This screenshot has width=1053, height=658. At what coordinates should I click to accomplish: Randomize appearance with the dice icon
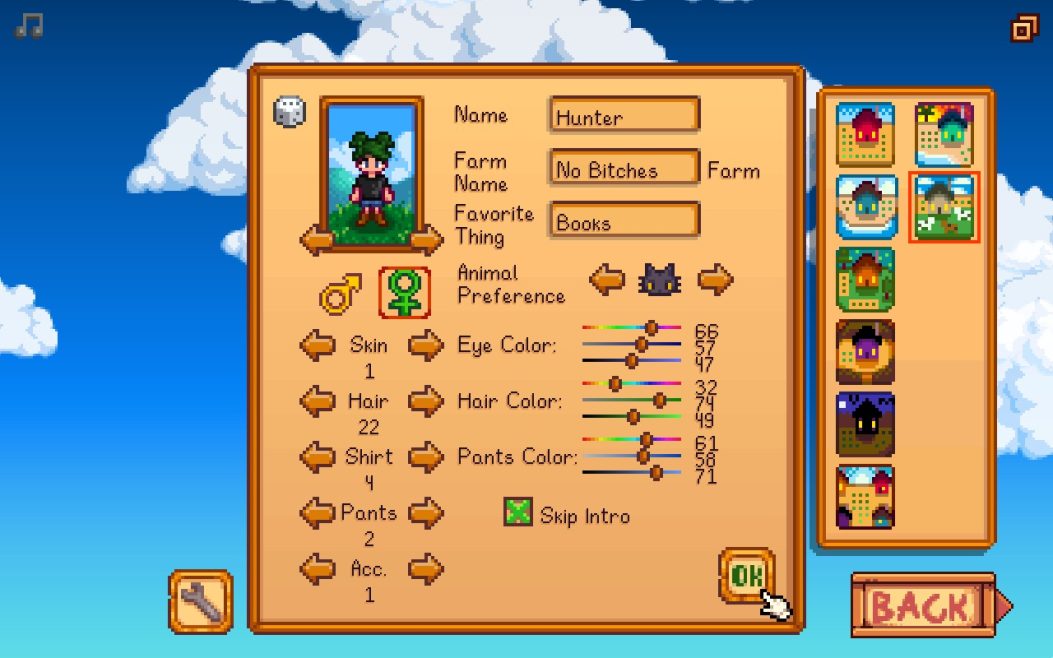pyautogui.click(x=289, y=111)
